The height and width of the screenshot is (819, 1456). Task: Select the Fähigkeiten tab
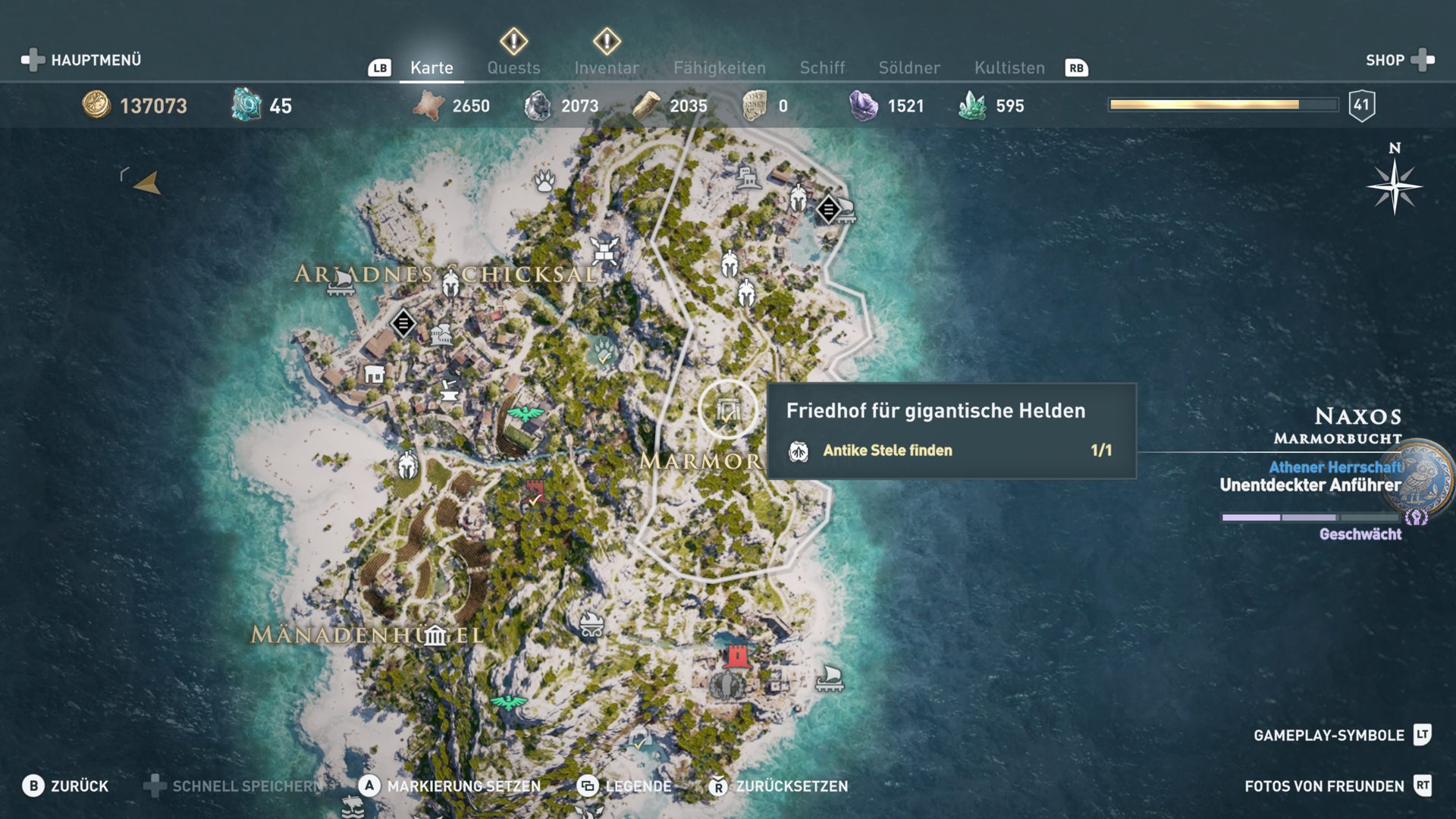click(x=719, y=67)
